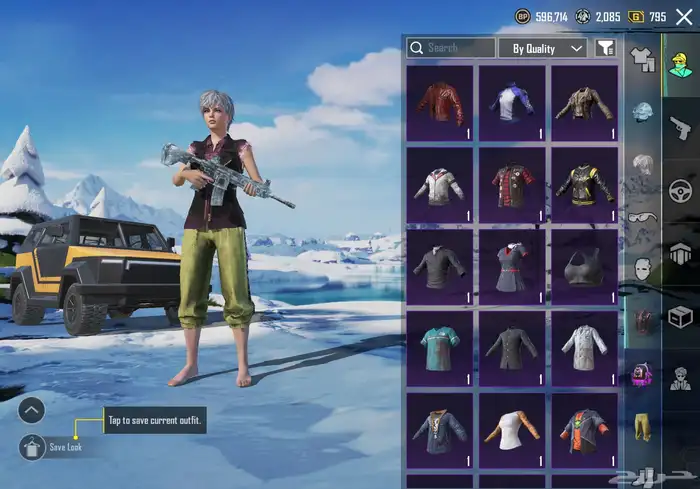The height and width of the screenshot is (489, 700).
Task: Select the grey sports bra top
Action: [x=585, y=267]
